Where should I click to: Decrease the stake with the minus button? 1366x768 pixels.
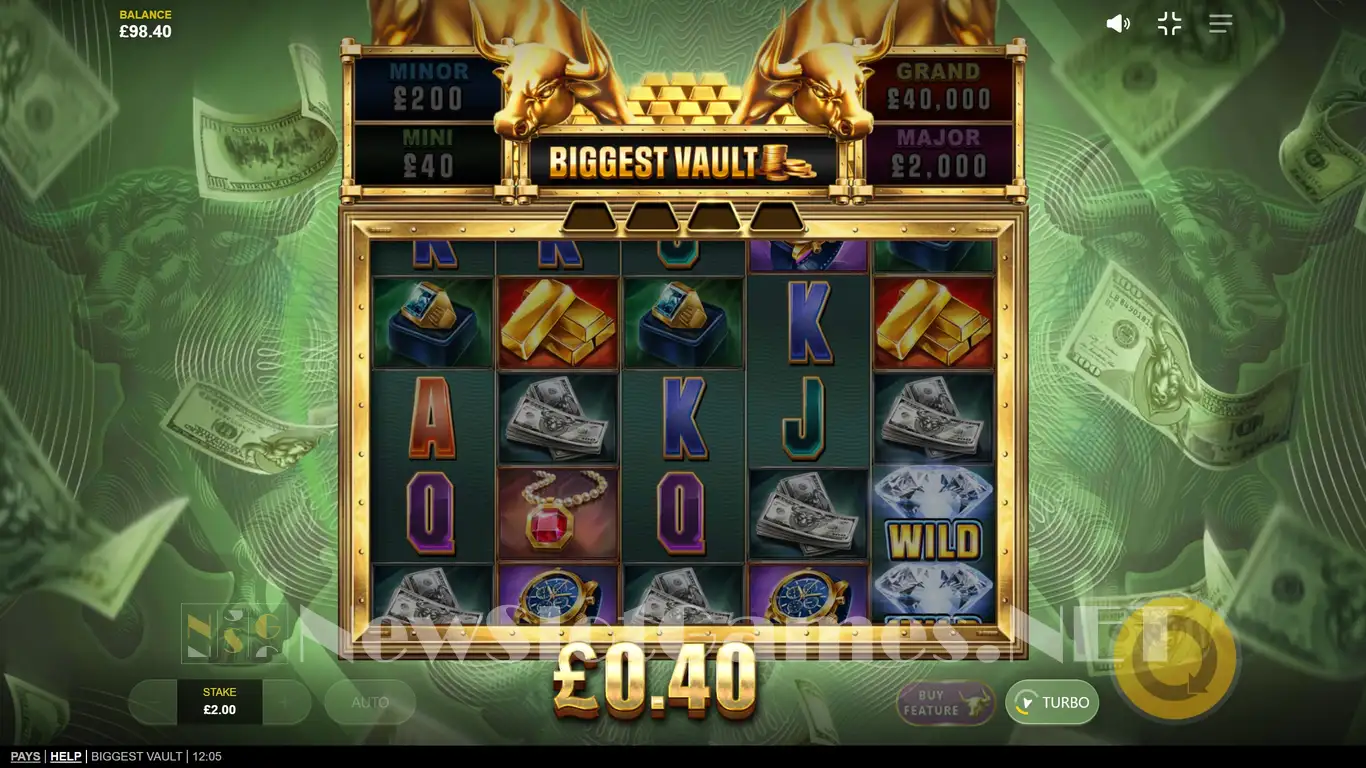pyautogui.click(x=152, y=702)
